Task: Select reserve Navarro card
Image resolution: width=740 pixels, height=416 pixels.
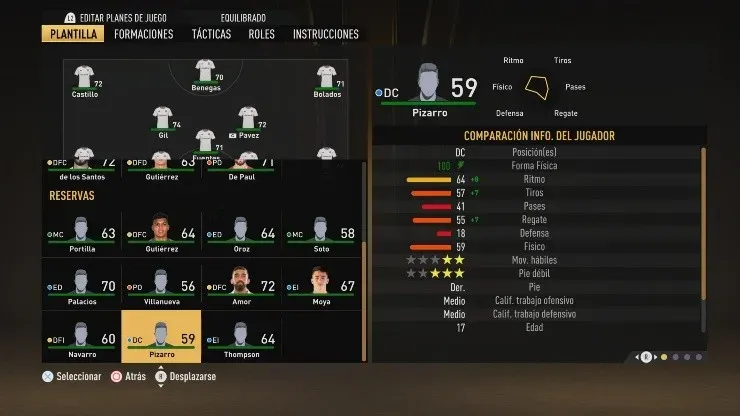Action: [x=81, y=336]
